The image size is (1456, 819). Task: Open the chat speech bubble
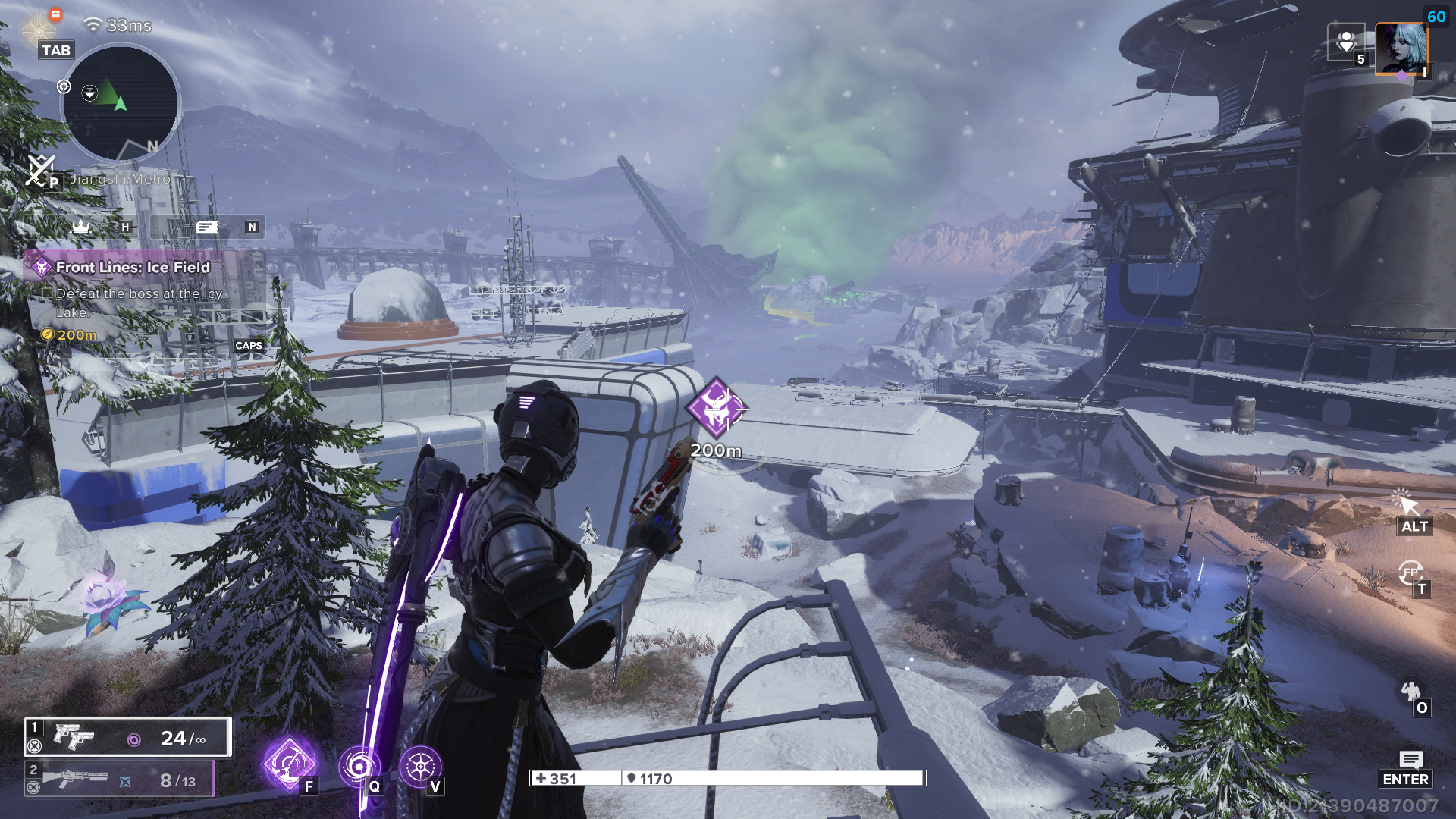pos(1410,759)
